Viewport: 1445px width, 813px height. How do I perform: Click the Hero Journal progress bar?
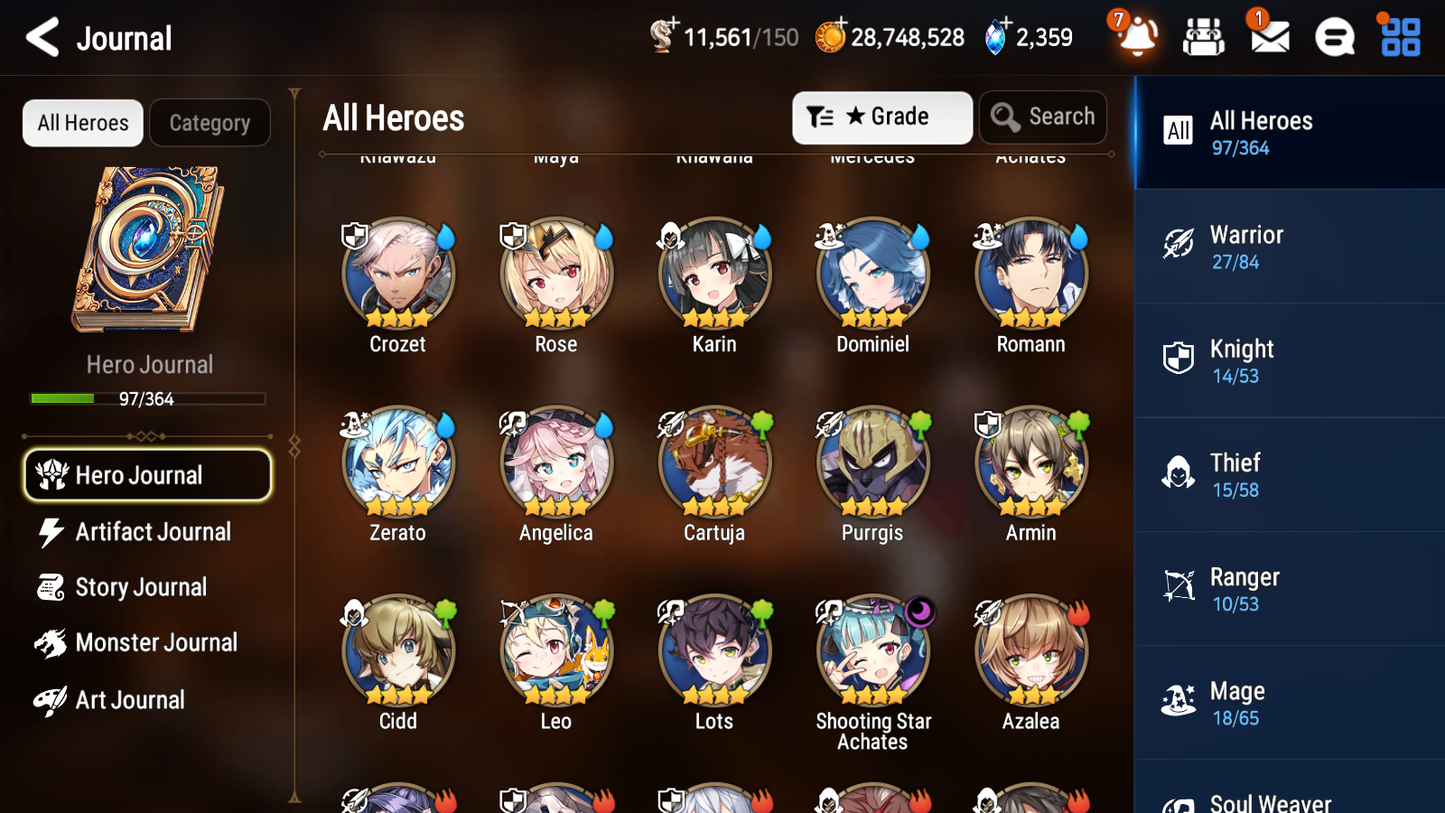coord(149,398)
